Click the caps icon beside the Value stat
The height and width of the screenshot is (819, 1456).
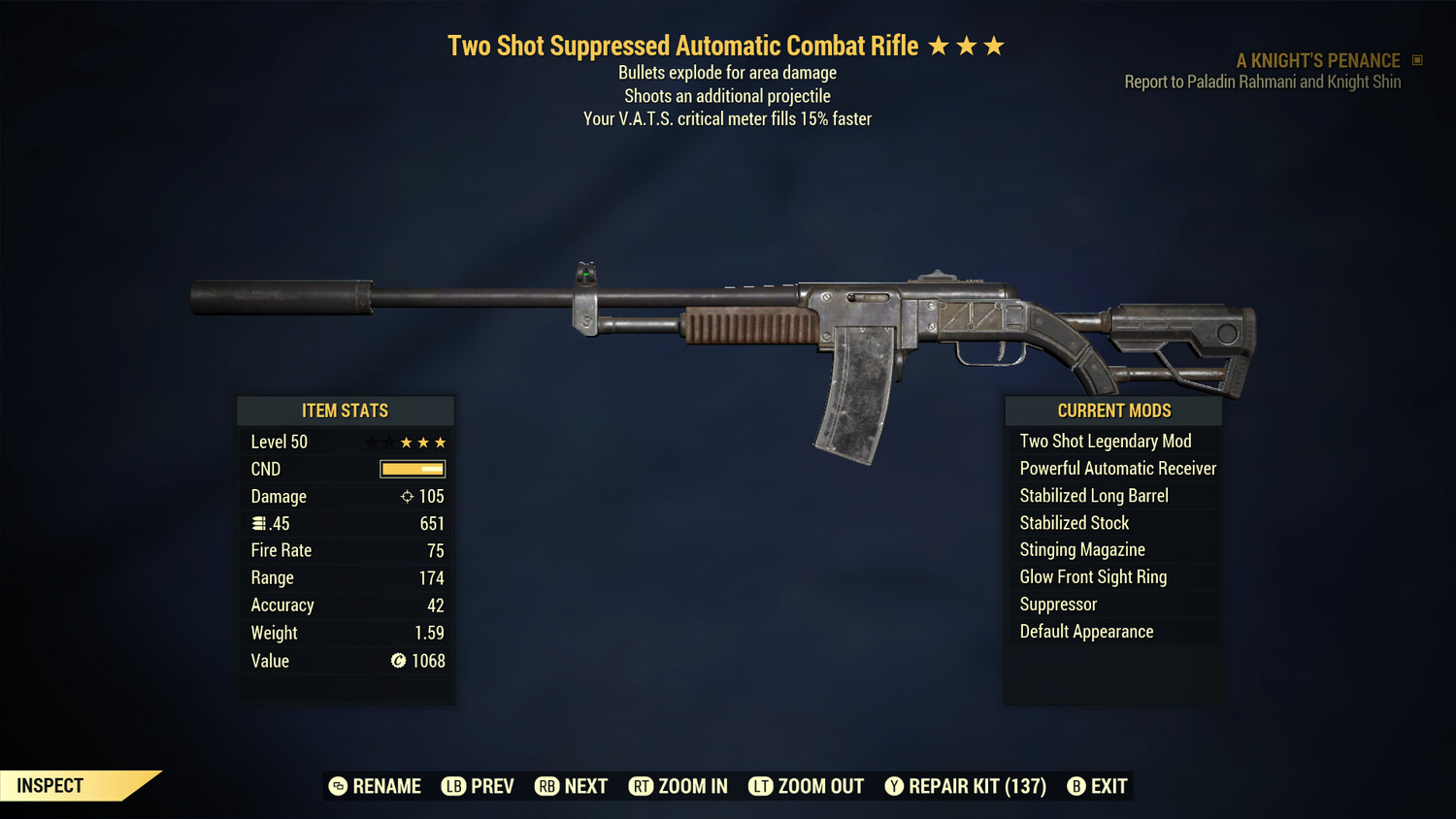coord(398,661)
